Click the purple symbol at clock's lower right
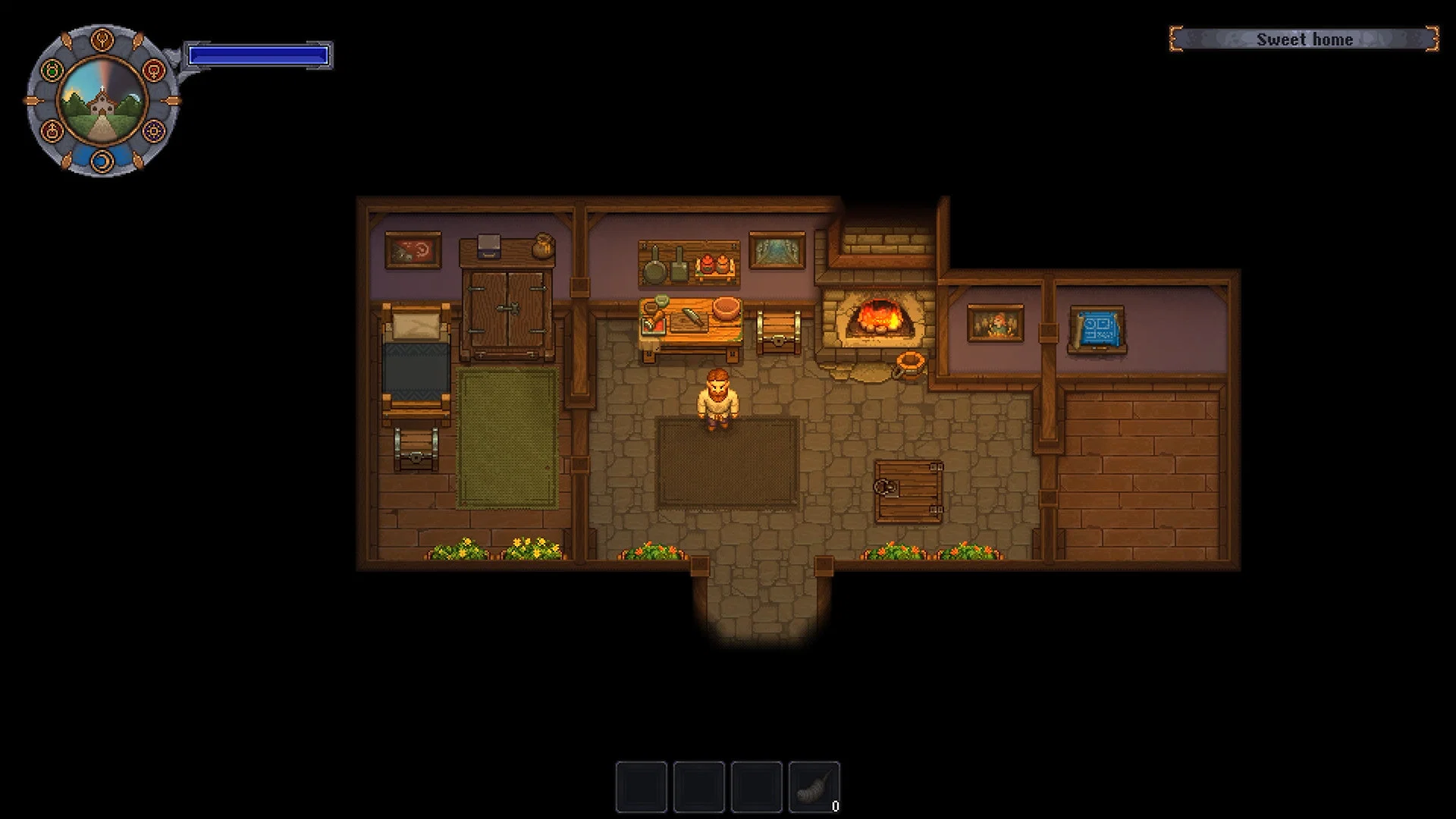The width and height of the screenshot is (1456, 819). pos(152,131)
